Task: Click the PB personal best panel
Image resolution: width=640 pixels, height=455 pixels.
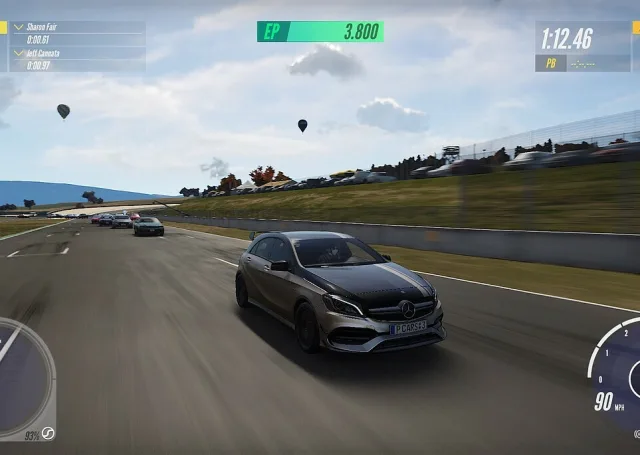Action: [584, 63]
